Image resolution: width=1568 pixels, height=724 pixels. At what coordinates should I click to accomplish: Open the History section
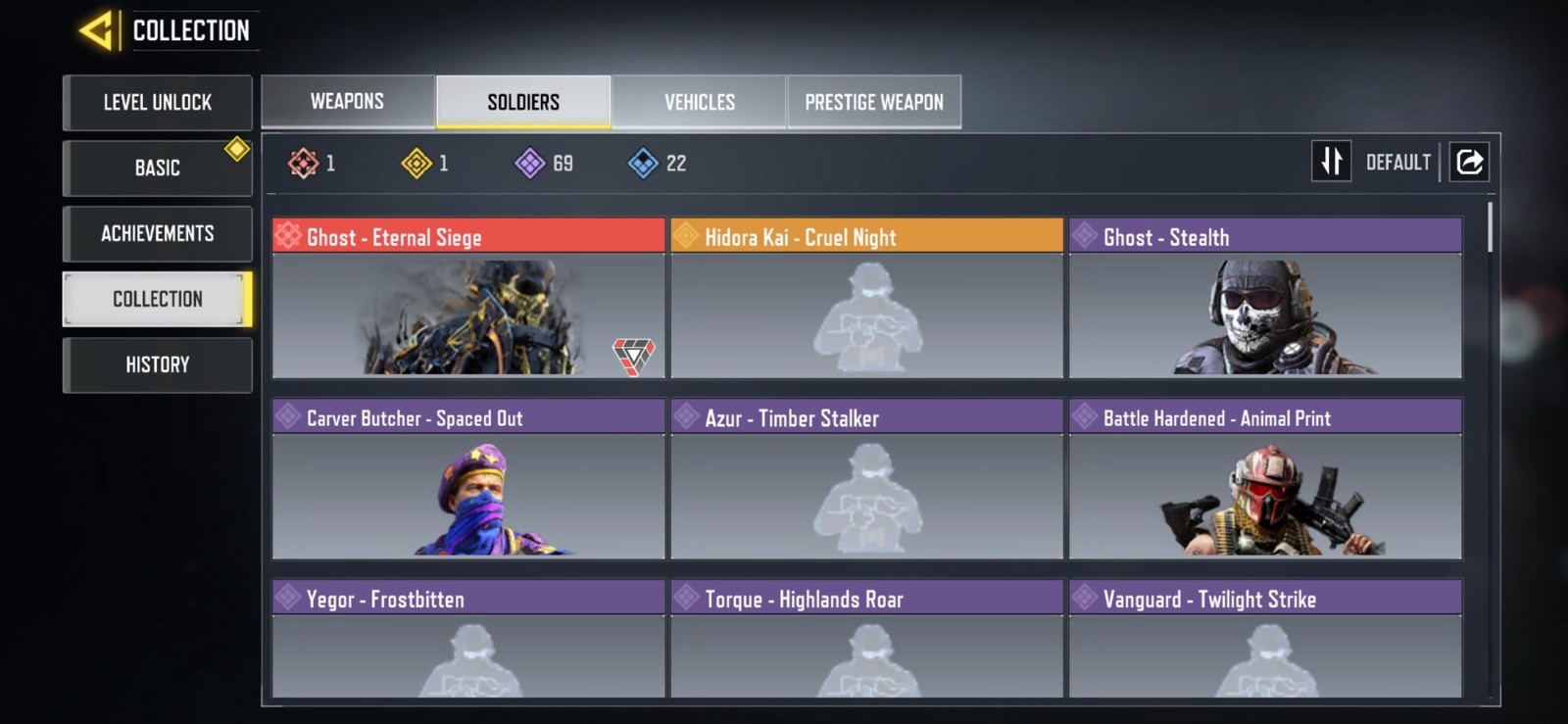pyautogui.click(x=158, y=364)
